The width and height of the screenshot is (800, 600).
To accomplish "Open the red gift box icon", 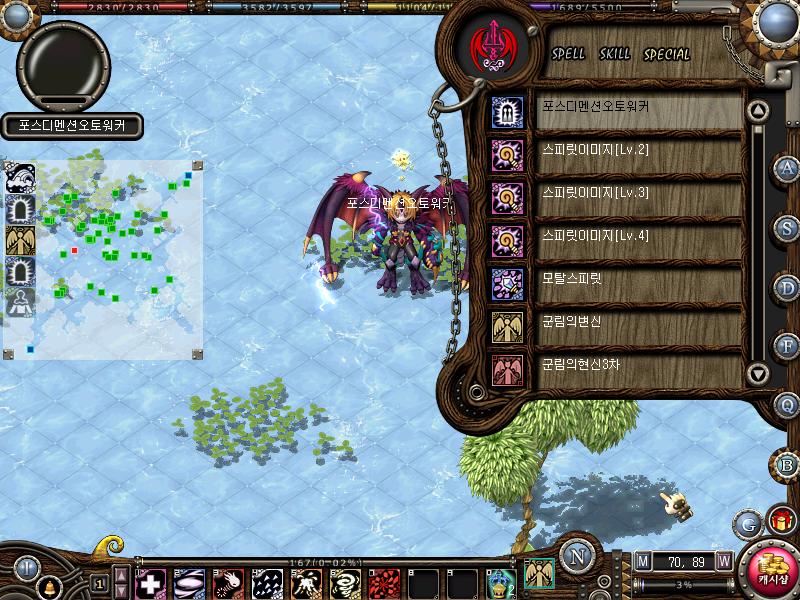I will (780, 521).
